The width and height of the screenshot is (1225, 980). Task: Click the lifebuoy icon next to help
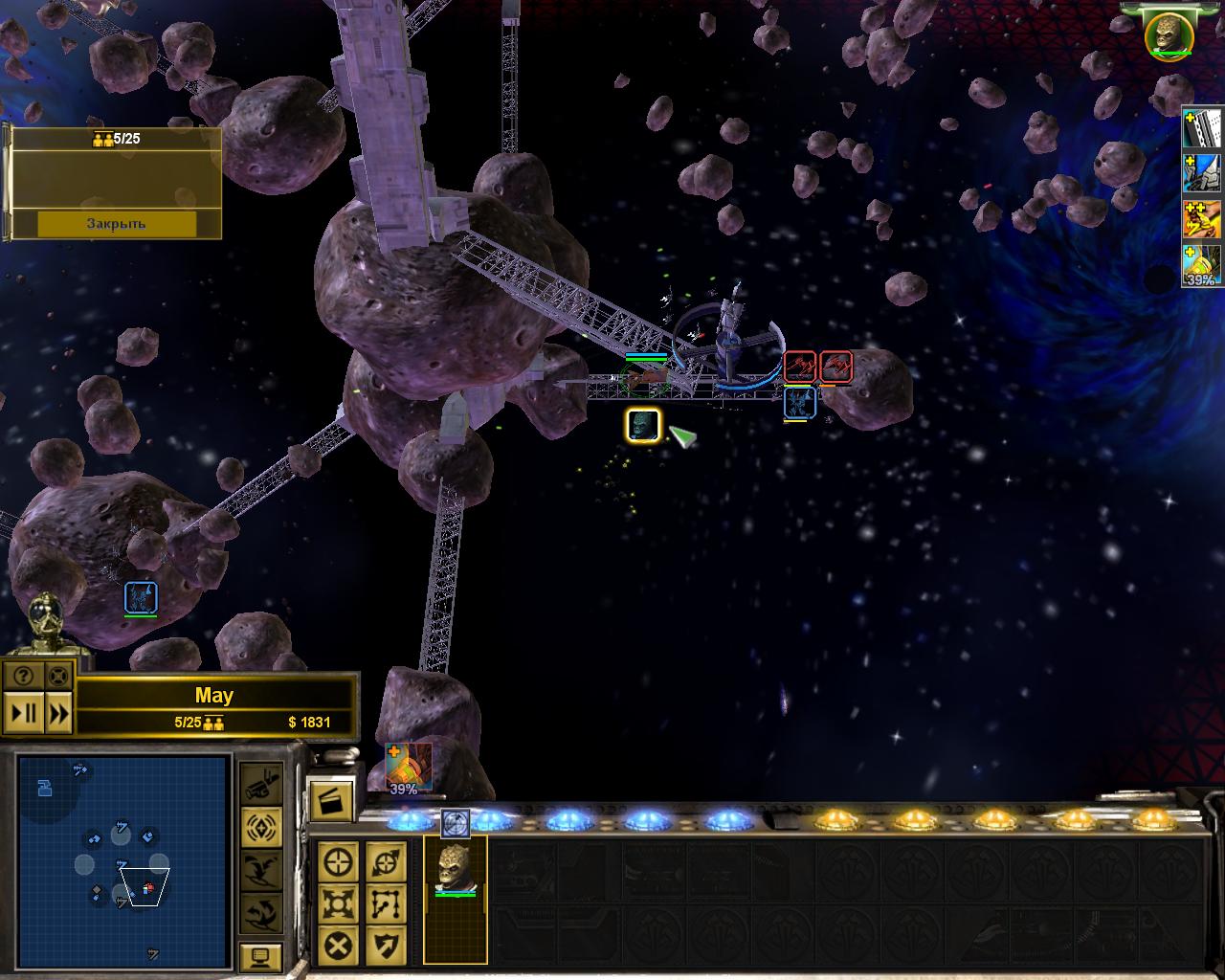pos(58,676)
